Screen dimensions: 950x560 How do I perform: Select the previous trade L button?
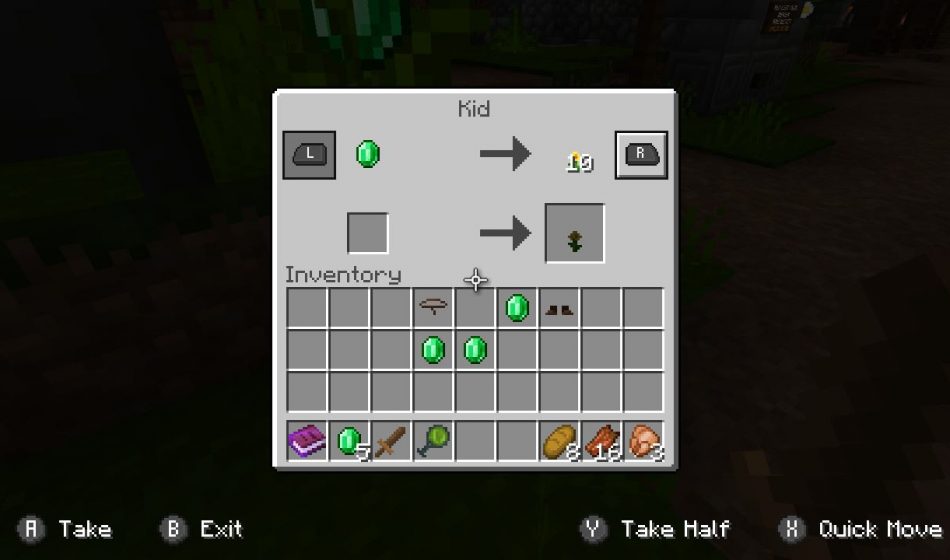point(309,155)
